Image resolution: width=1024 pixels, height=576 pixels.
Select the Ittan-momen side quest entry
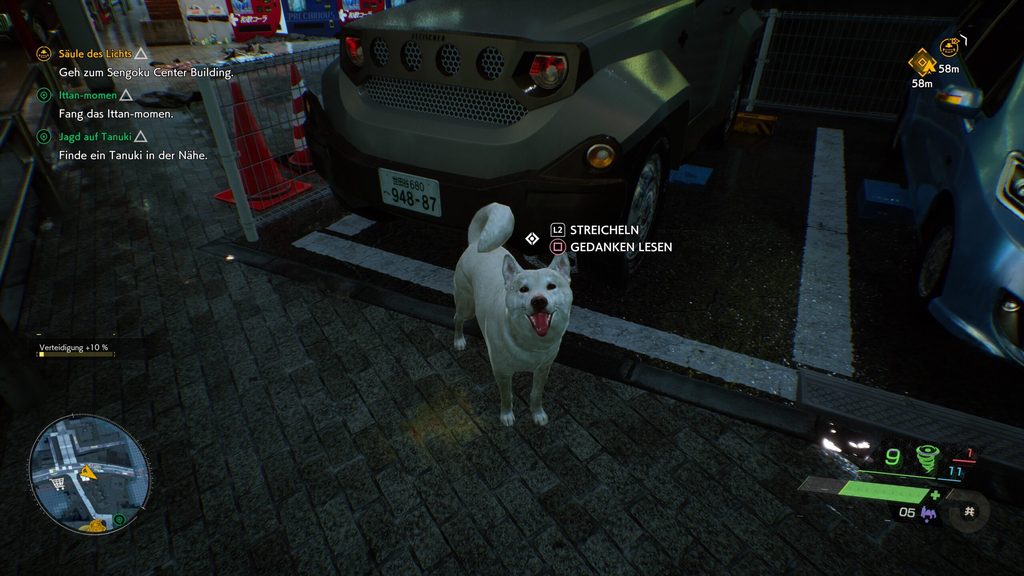(88, 95)
